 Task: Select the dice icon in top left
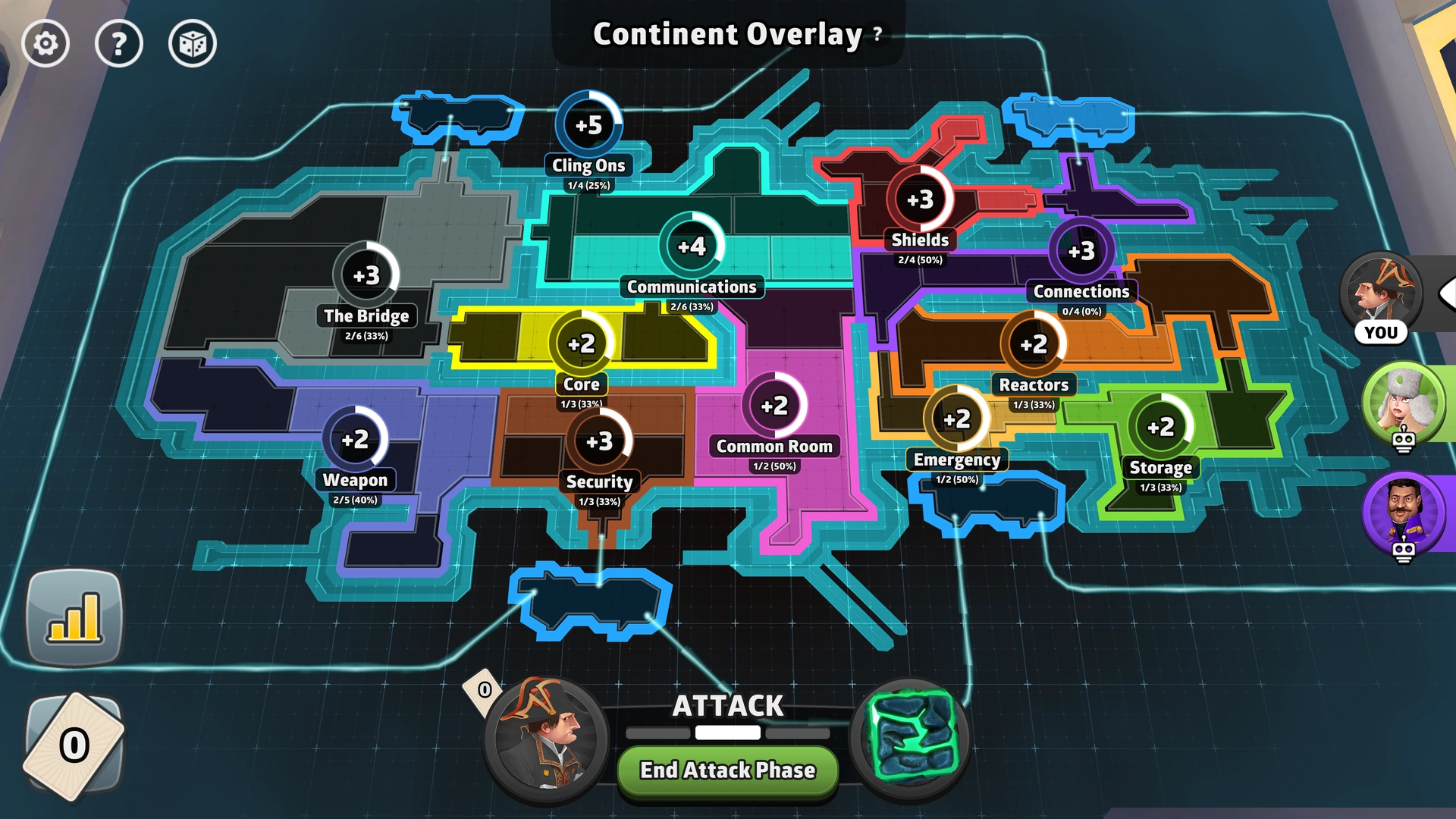pyautogui.click(x=193, y=44)
